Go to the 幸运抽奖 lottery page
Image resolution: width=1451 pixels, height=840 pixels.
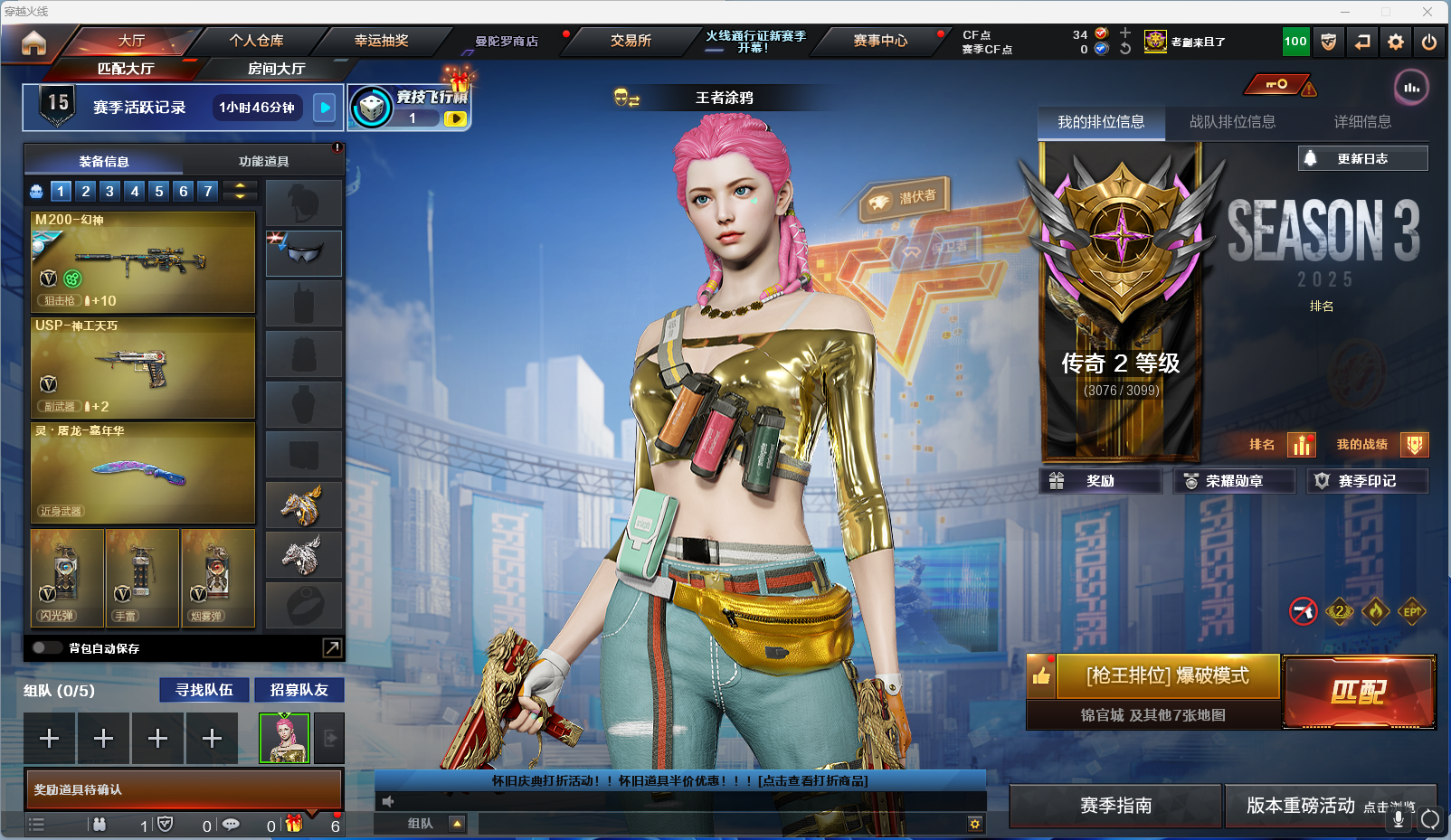381,41
